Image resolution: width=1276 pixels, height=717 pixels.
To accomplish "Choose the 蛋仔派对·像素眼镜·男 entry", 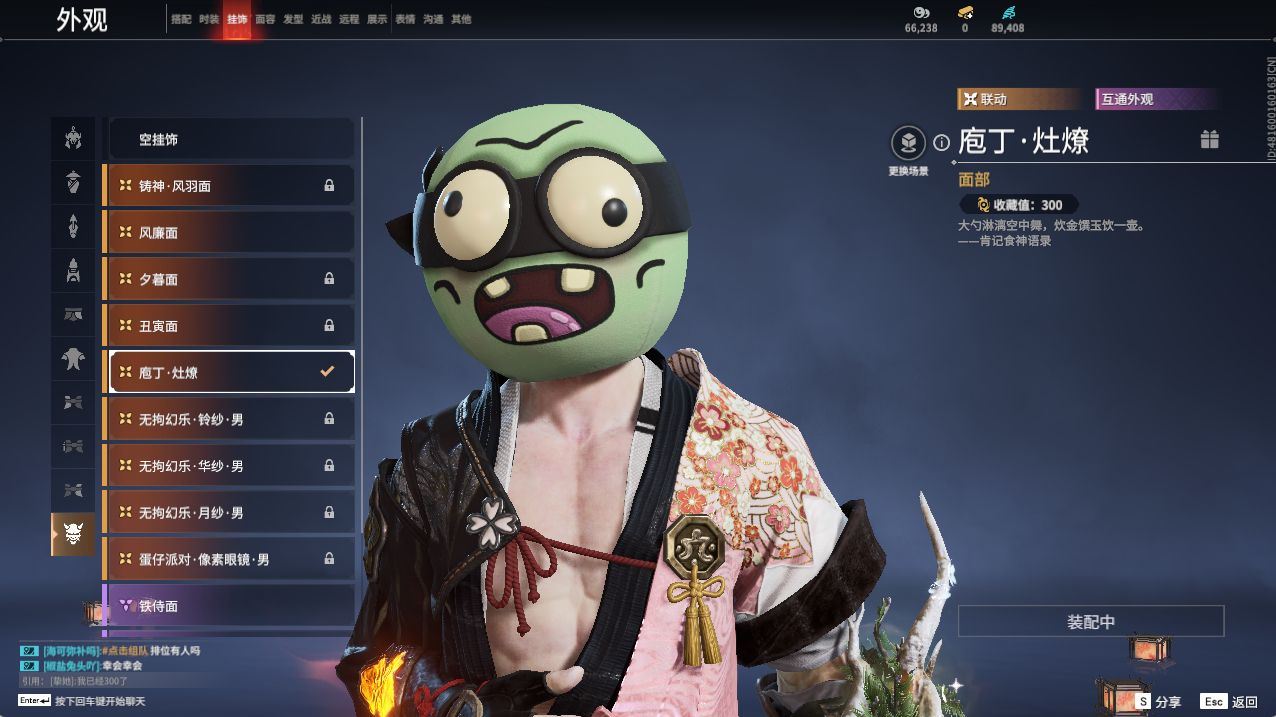I will pyautogui.click(x=229, y=560).
